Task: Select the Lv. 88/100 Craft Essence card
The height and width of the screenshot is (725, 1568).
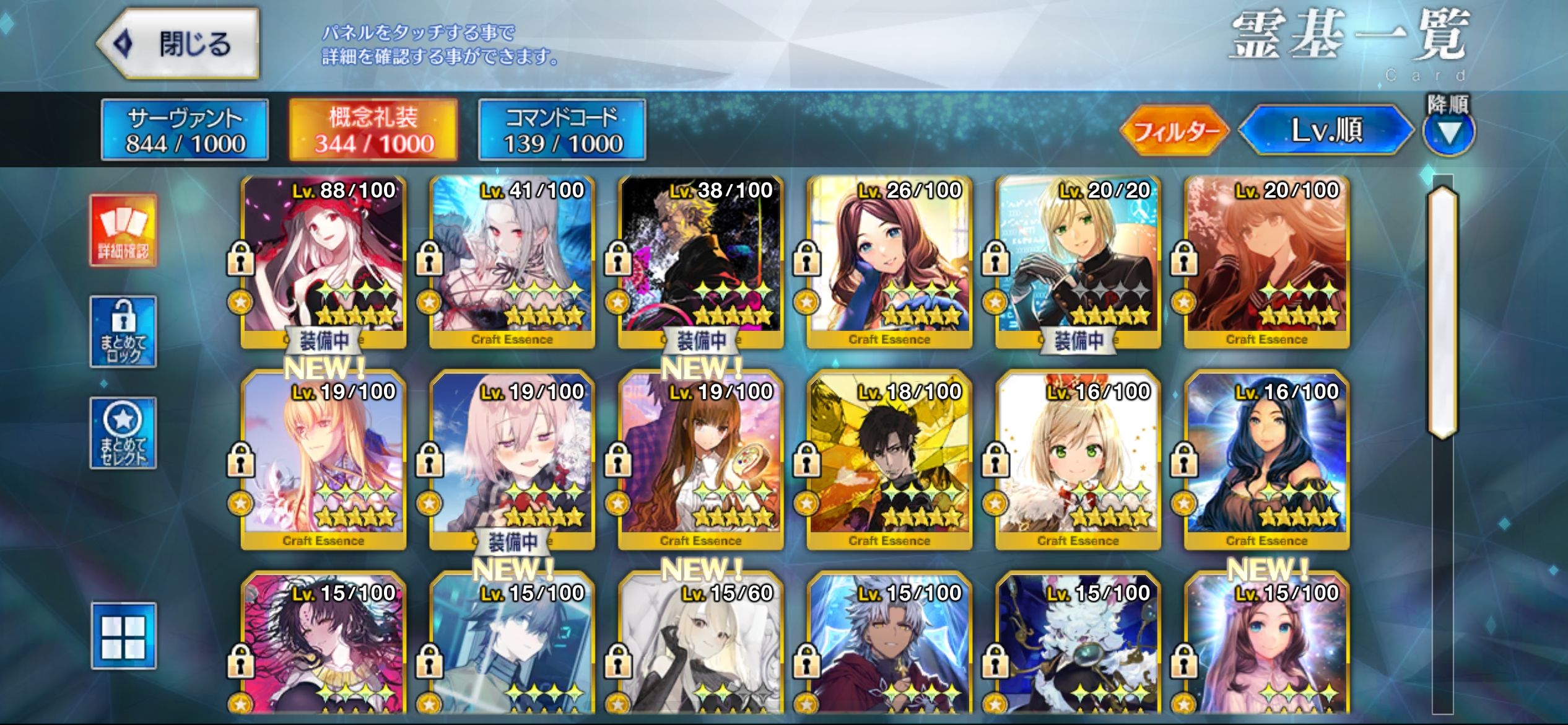Action: click(x=324, y=260)
